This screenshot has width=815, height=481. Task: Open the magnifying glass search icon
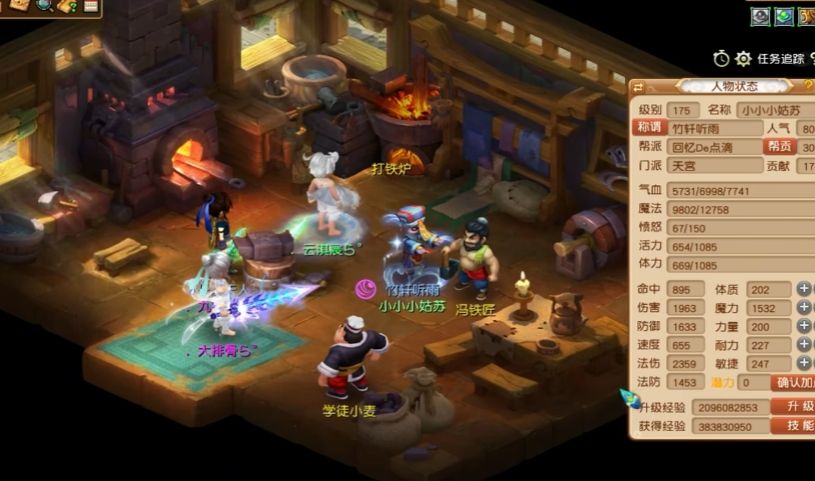point(44,6)
